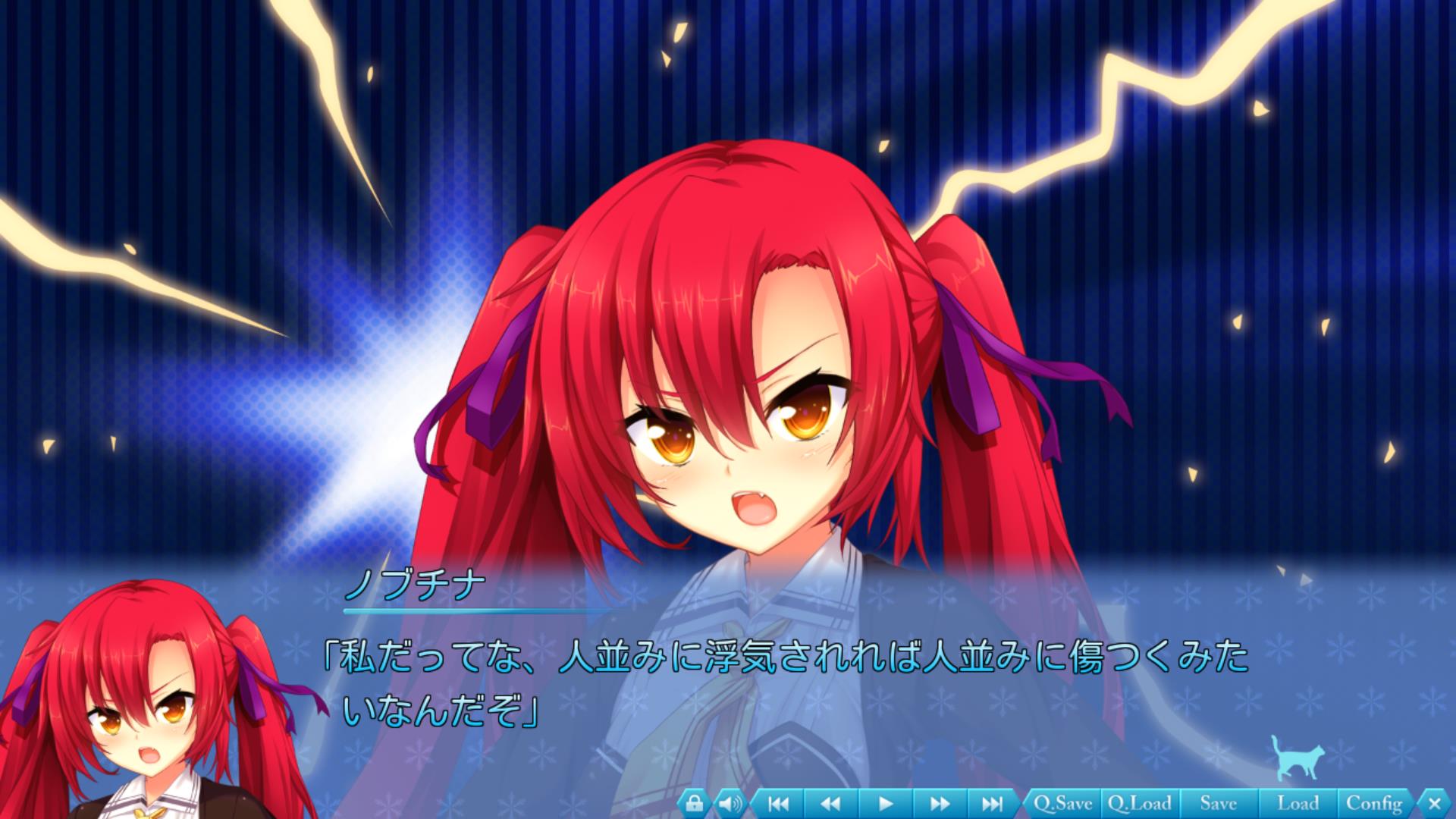
Task: Jump back to previous scene
Action: [x=778, y=803]
